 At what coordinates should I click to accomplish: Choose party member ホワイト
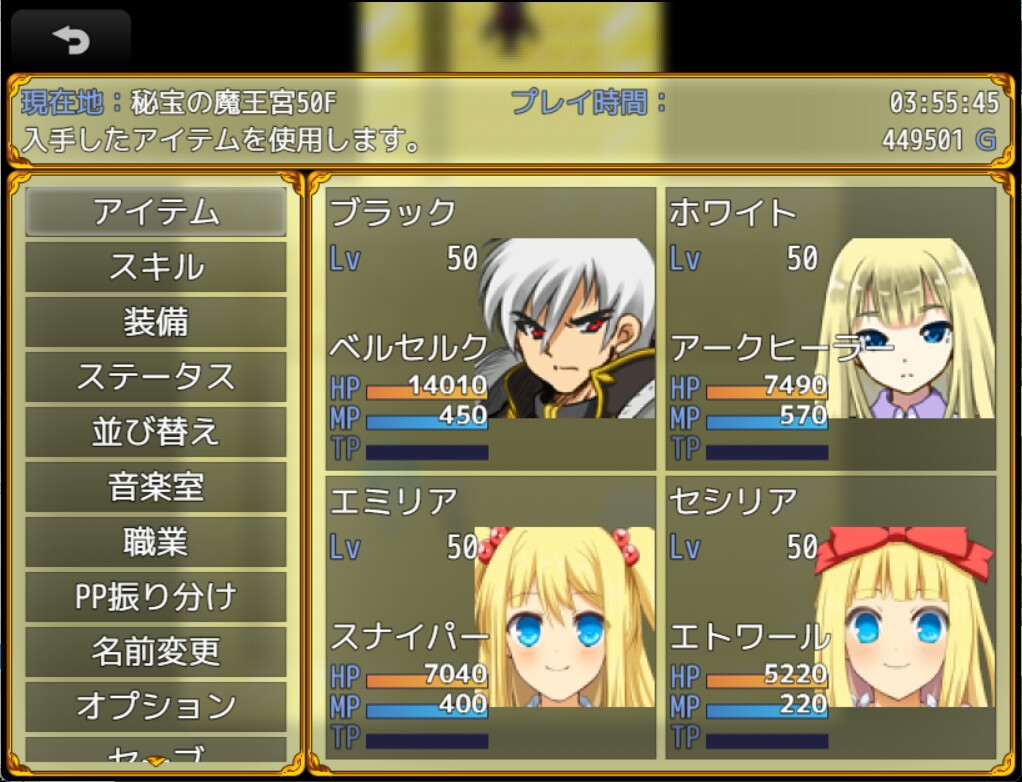click(x=831, y=329)
